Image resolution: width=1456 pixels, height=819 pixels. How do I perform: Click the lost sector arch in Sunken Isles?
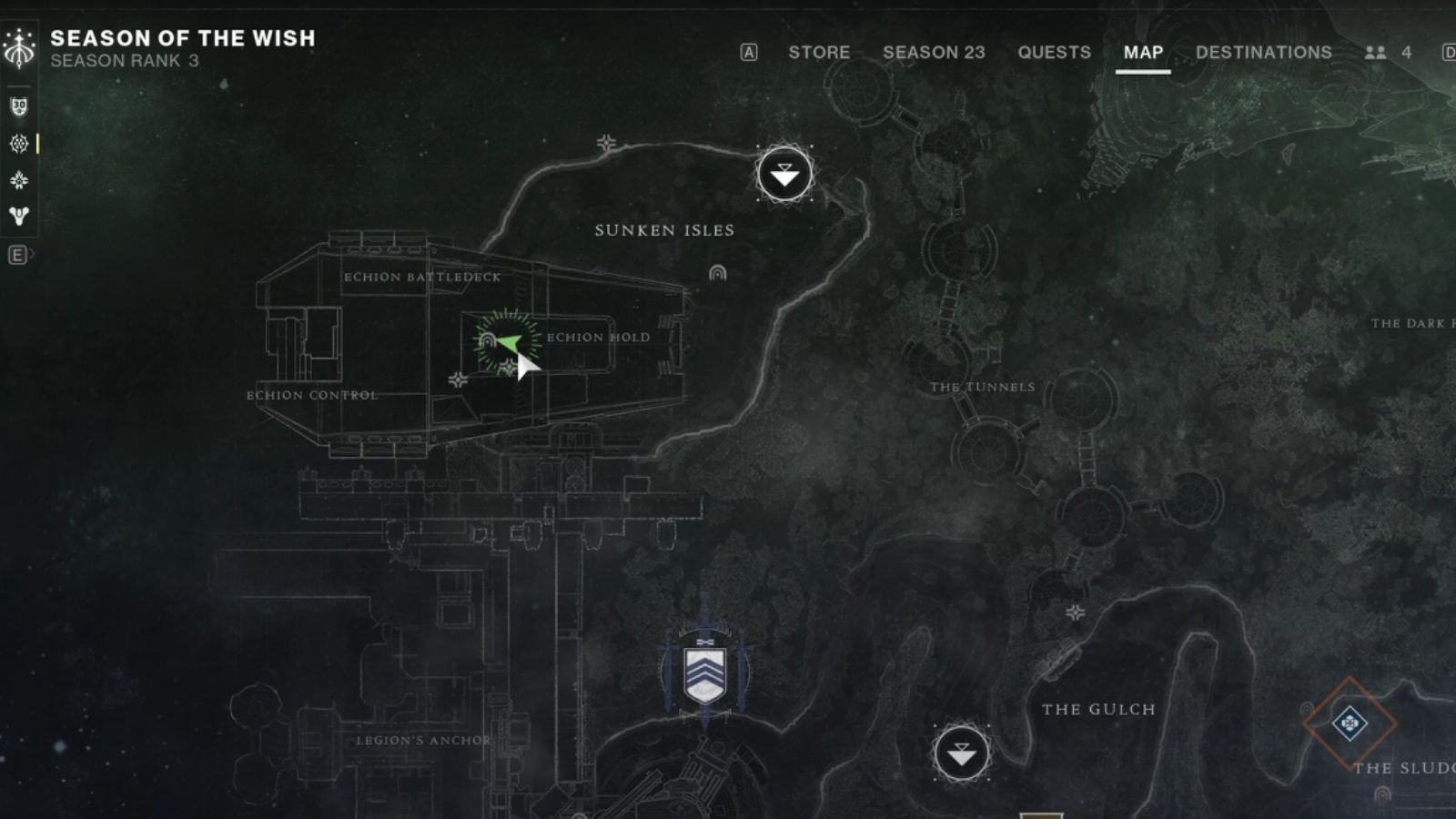(x=717, y=272)
